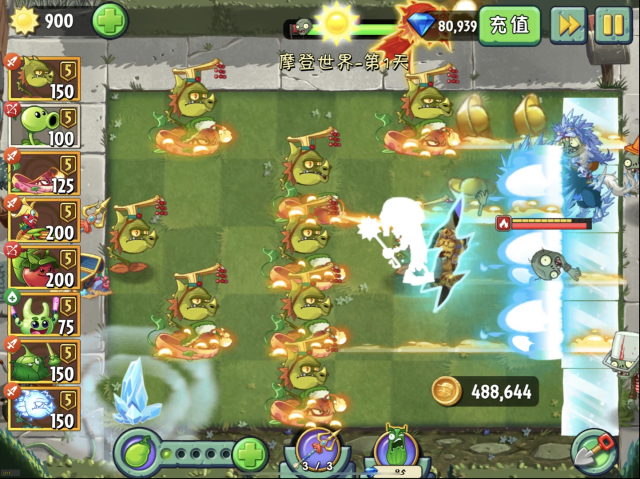Pick the 125-cost seed packet
The image size is (640, 479).
pos(44,171)
